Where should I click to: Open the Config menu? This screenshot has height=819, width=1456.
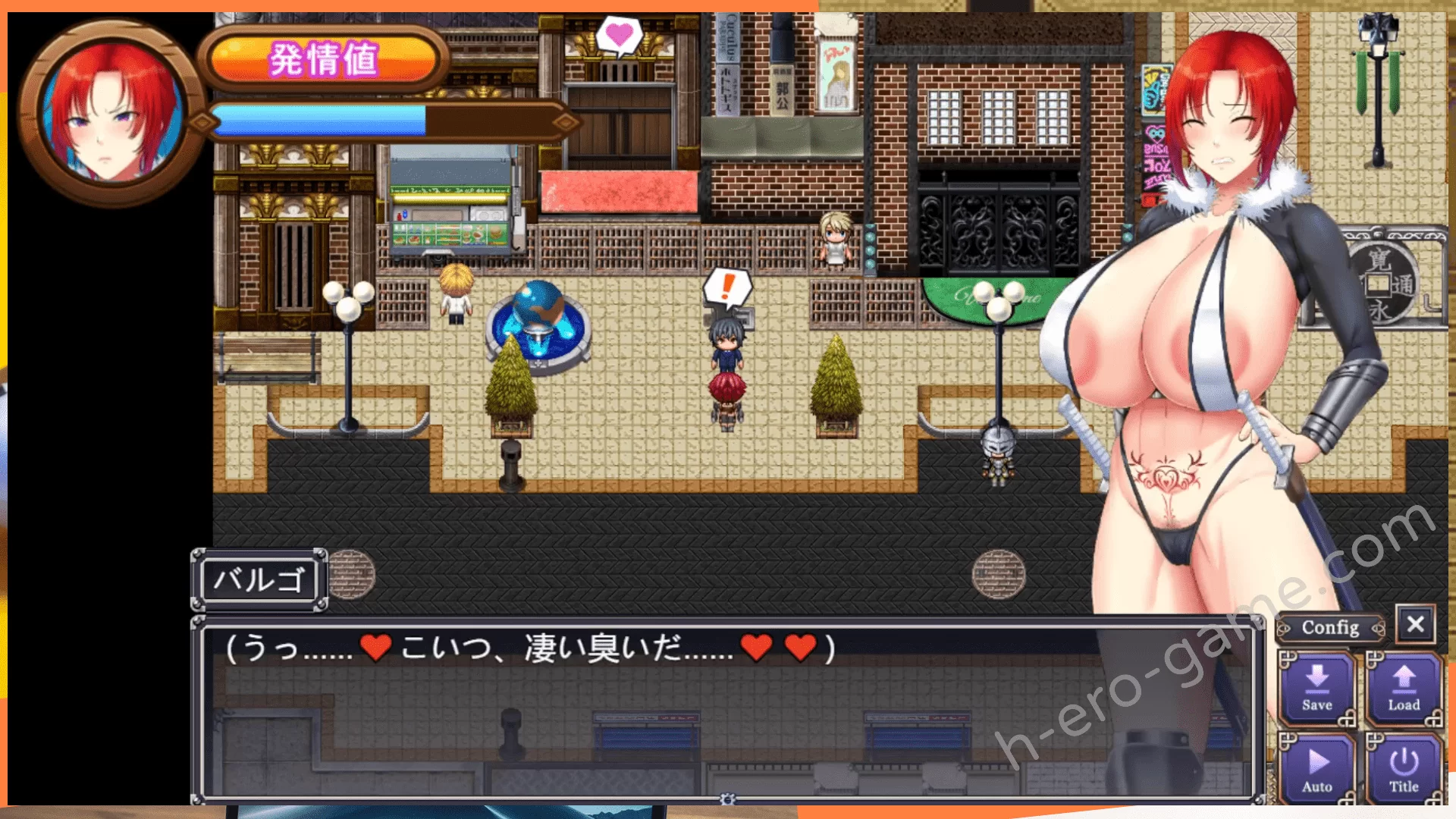(x=1330, y=628)
